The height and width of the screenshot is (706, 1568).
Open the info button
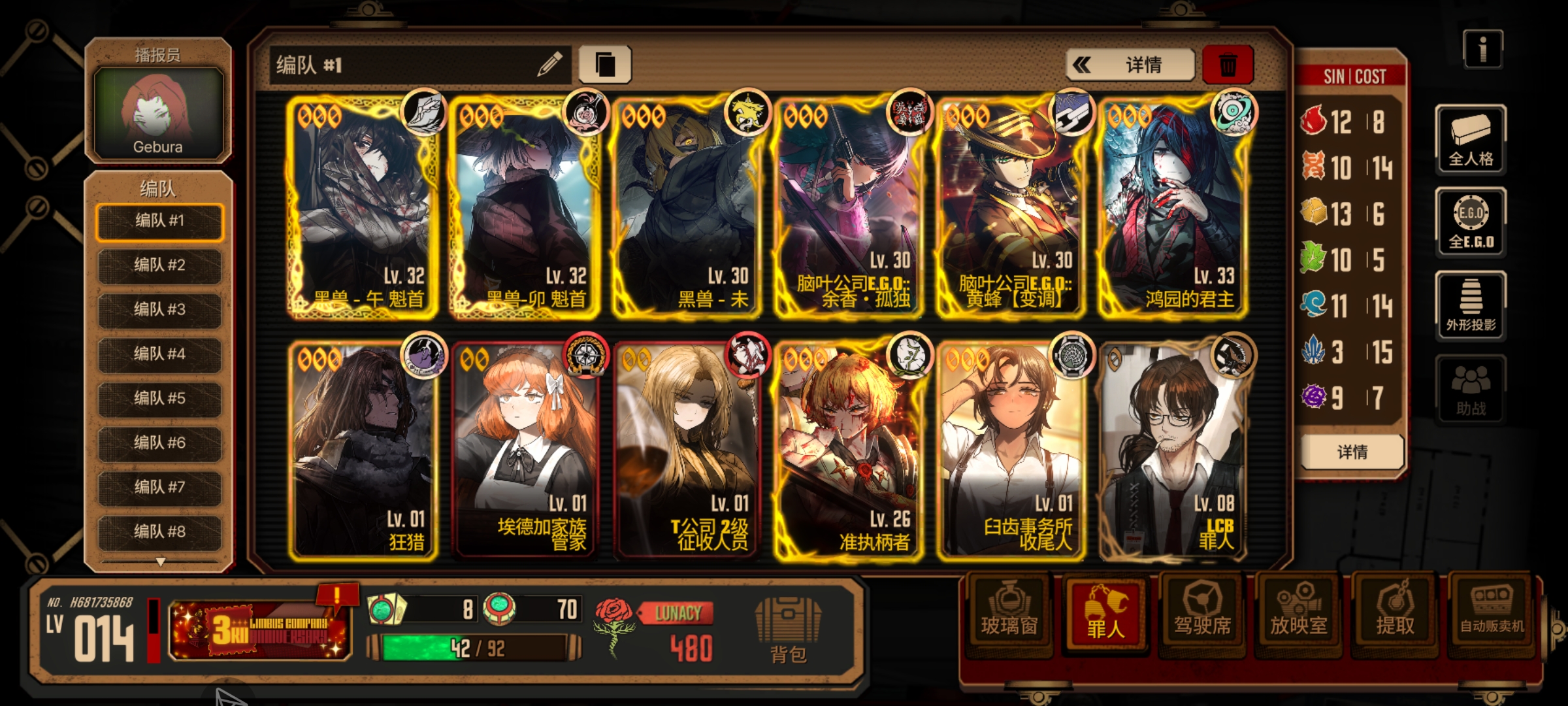coord(1482,50)
